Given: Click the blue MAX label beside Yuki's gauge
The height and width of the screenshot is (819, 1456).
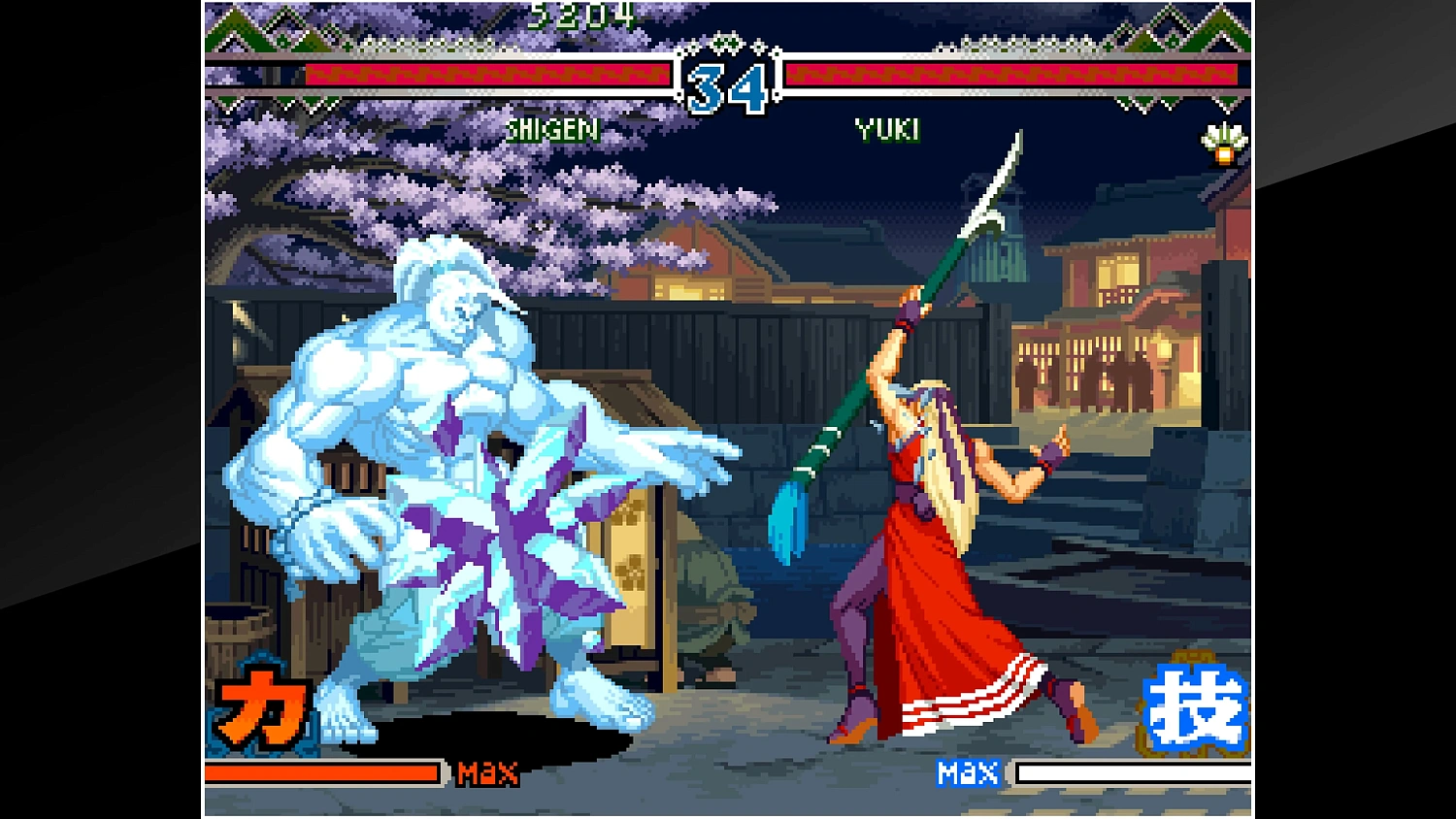Looking at the screenshot, I should 969,773.
